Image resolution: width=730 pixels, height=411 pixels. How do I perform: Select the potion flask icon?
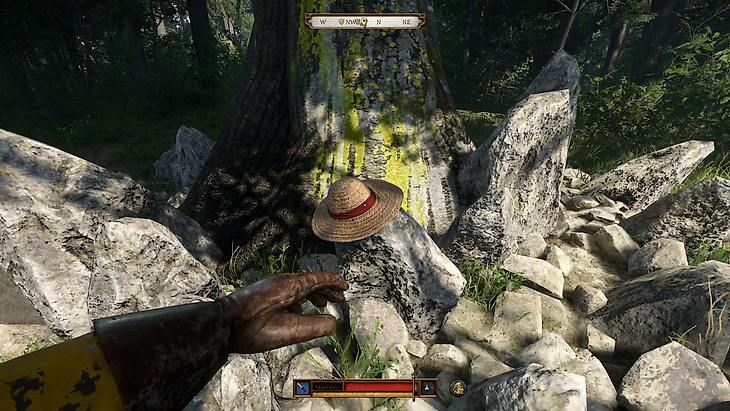[x=428, y=387]
